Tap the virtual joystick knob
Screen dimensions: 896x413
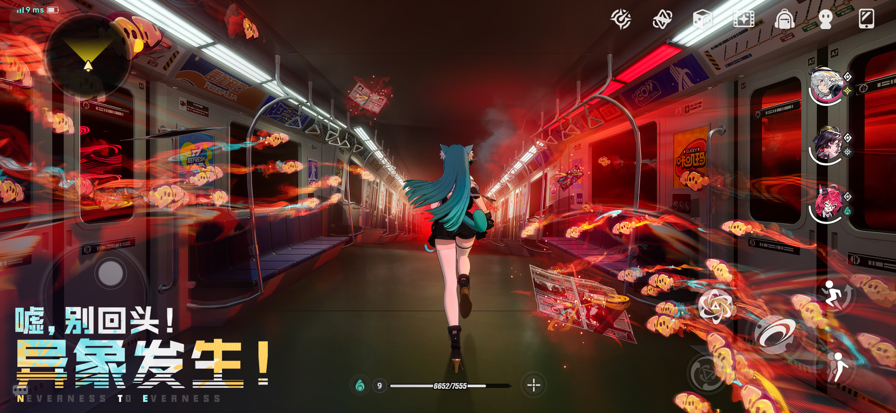(x=111, y=272)
